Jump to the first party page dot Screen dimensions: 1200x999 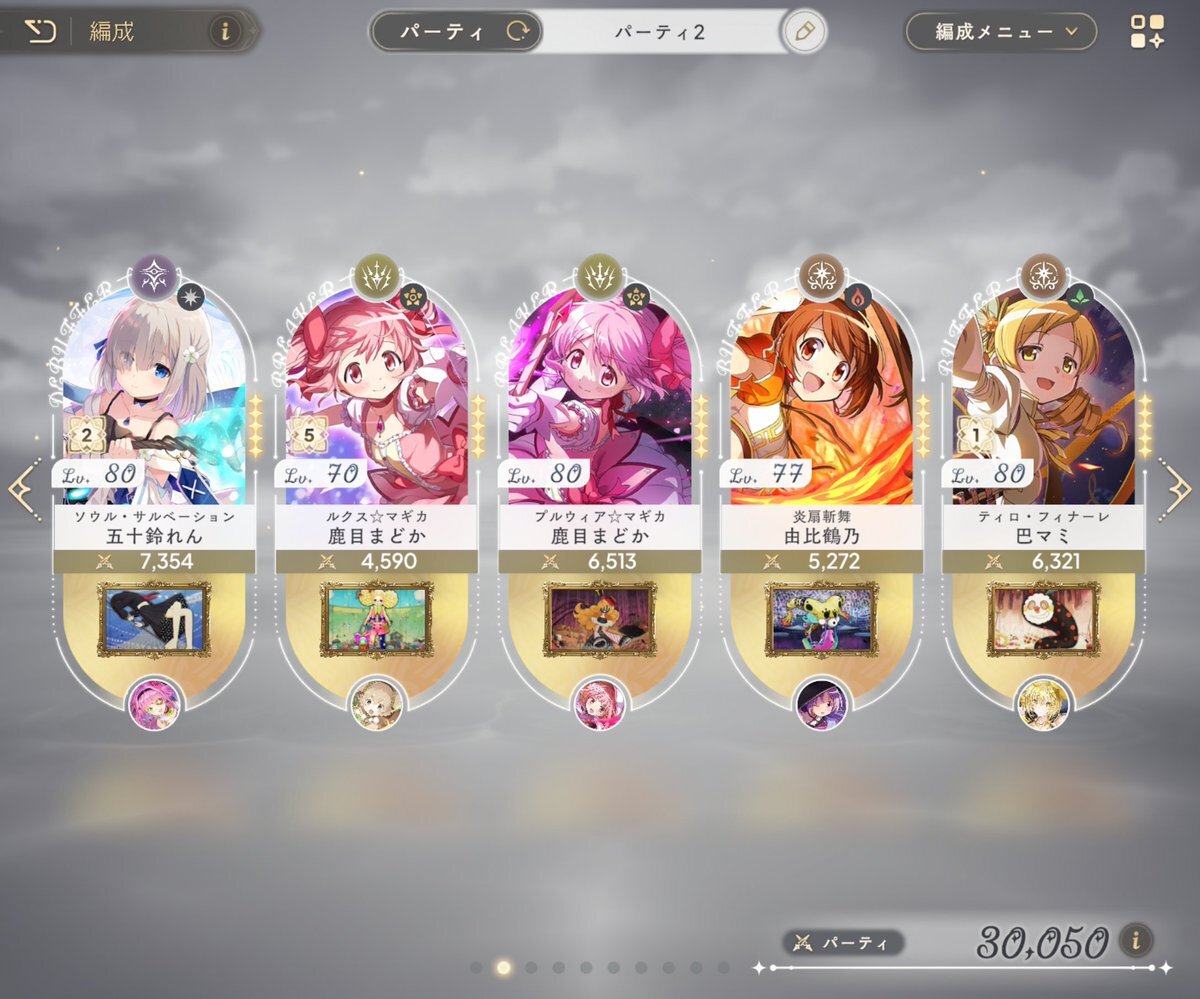click(x=476, y=968)
